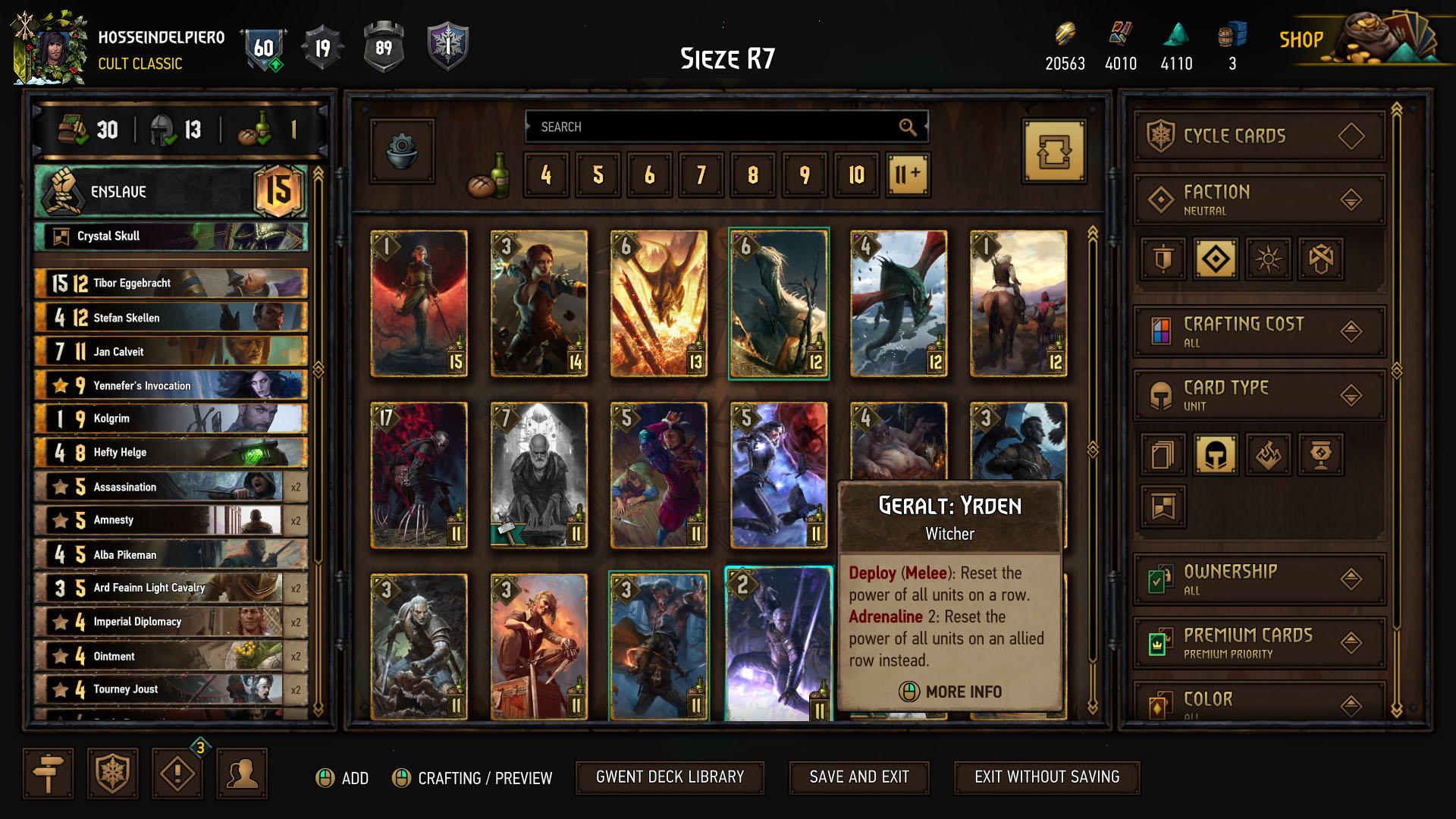This screenshot has width=1456, height=819.
Task: Click the Gwent Deck Library button
Action: (670, 777)
